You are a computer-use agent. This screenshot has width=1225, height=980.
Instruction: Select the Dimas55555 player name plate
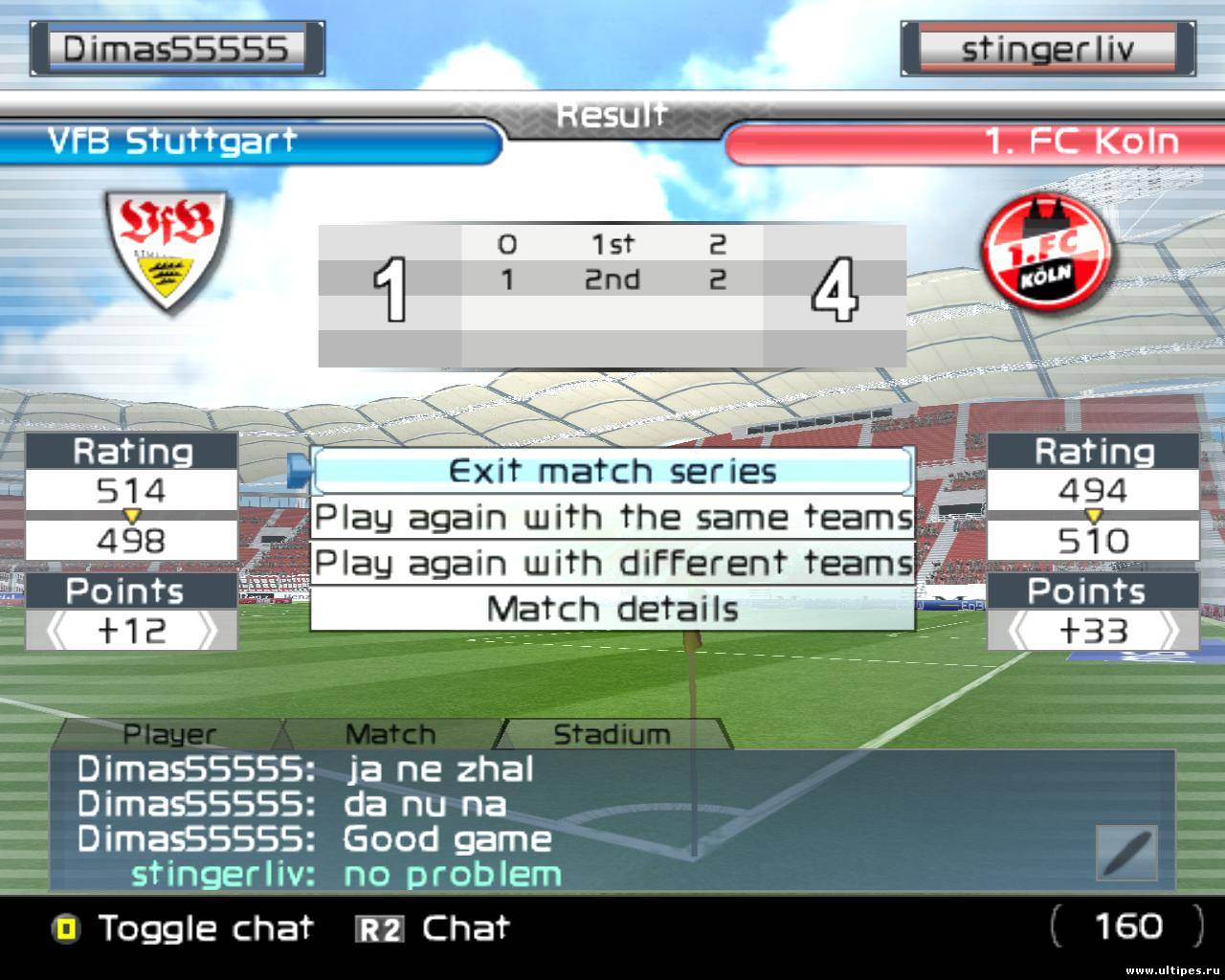tap(176, 49)
